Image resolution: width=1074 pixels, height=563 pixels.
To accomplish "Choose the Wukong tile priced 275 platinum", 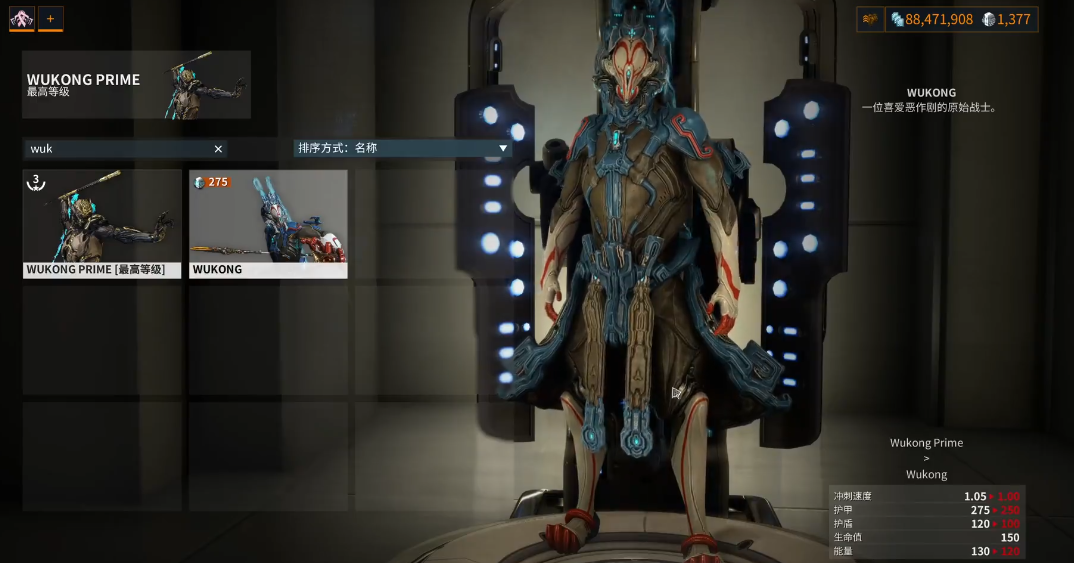I will 268,223.
